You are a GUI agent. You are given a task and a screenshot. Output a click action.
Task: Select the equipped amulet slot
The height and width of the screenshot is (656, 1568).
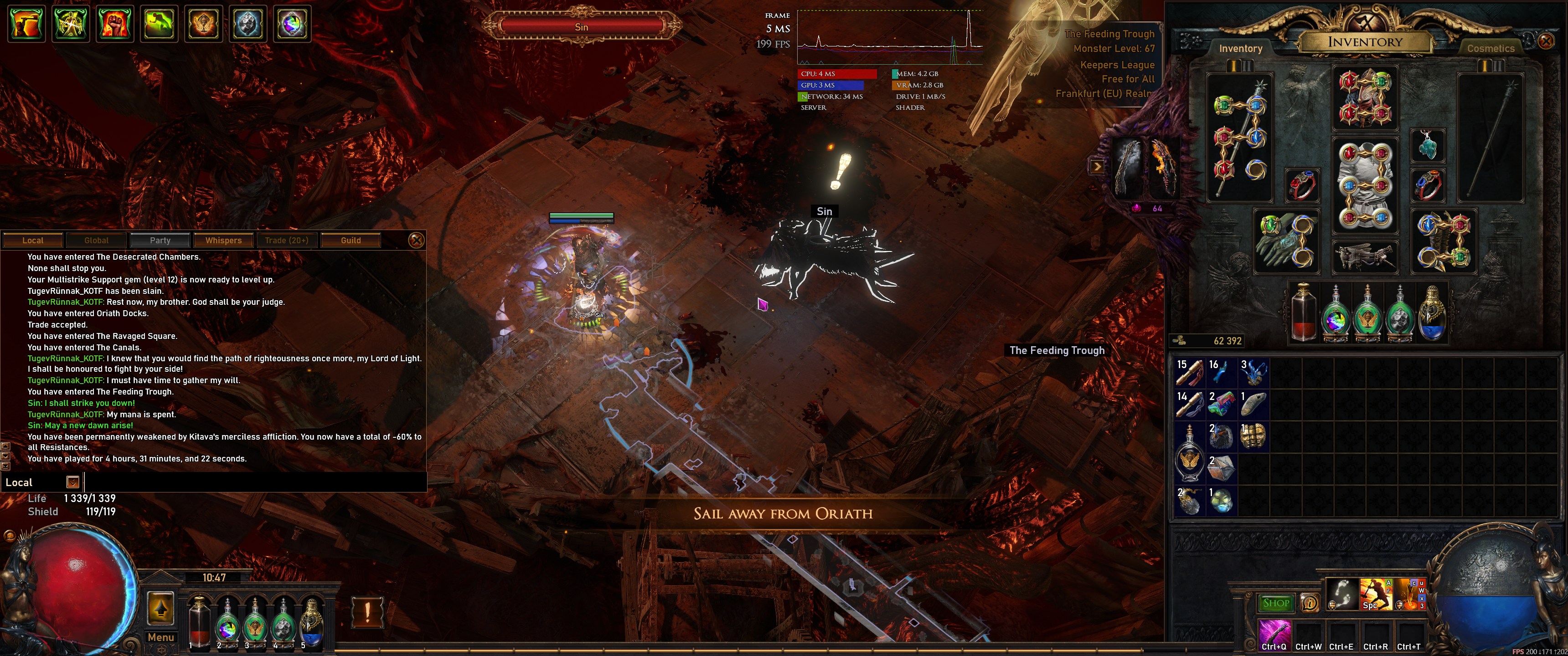click(1428, 145)
